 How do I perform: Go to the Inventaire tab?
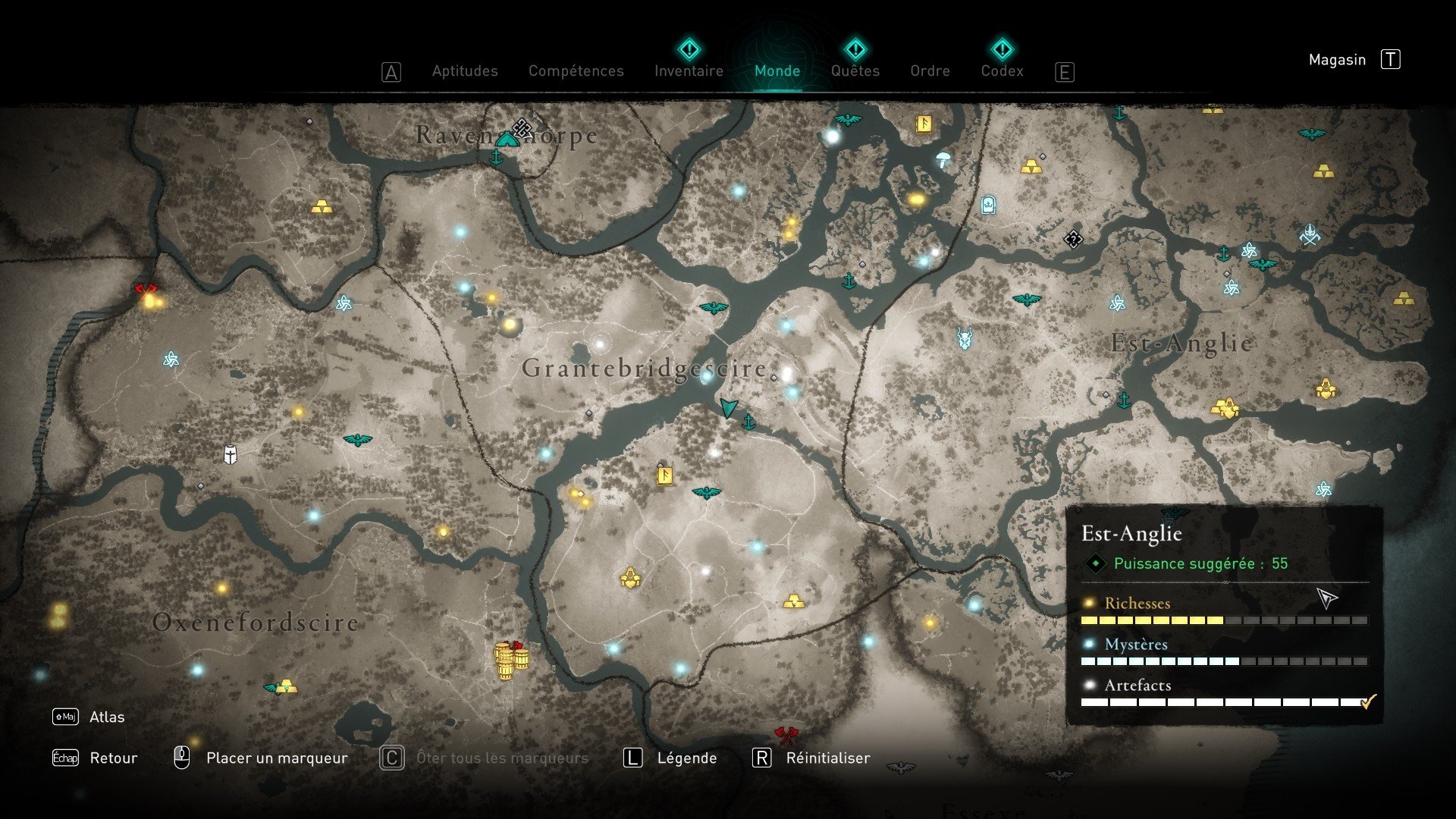689,71
